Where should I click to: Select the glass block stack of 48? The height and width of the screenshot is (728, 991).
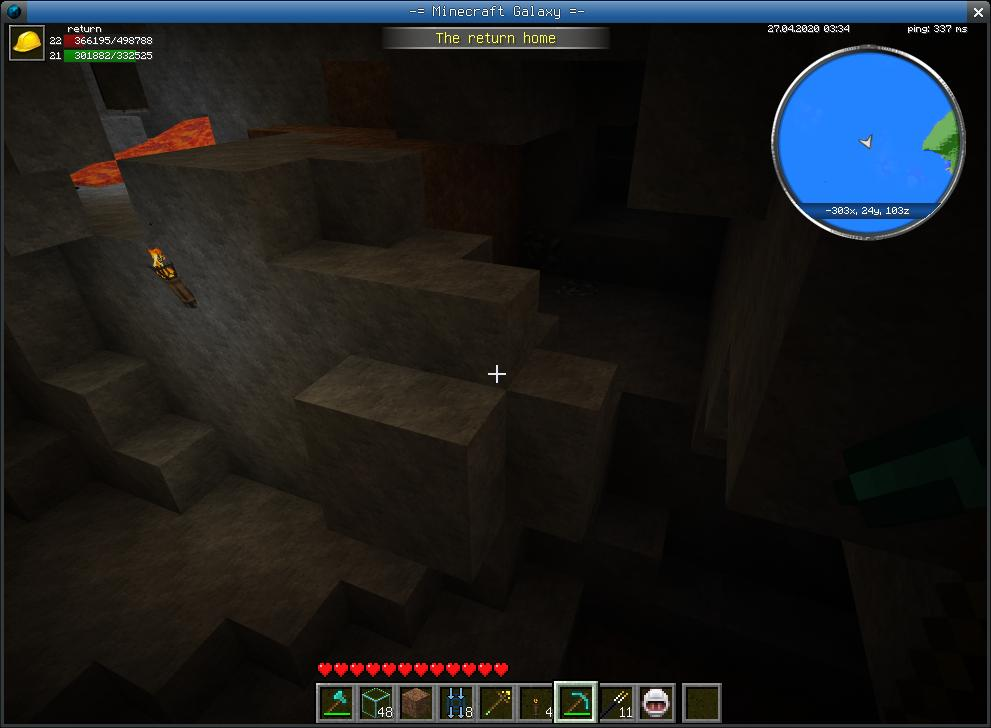pyautogui.click(x=377, y=702)
